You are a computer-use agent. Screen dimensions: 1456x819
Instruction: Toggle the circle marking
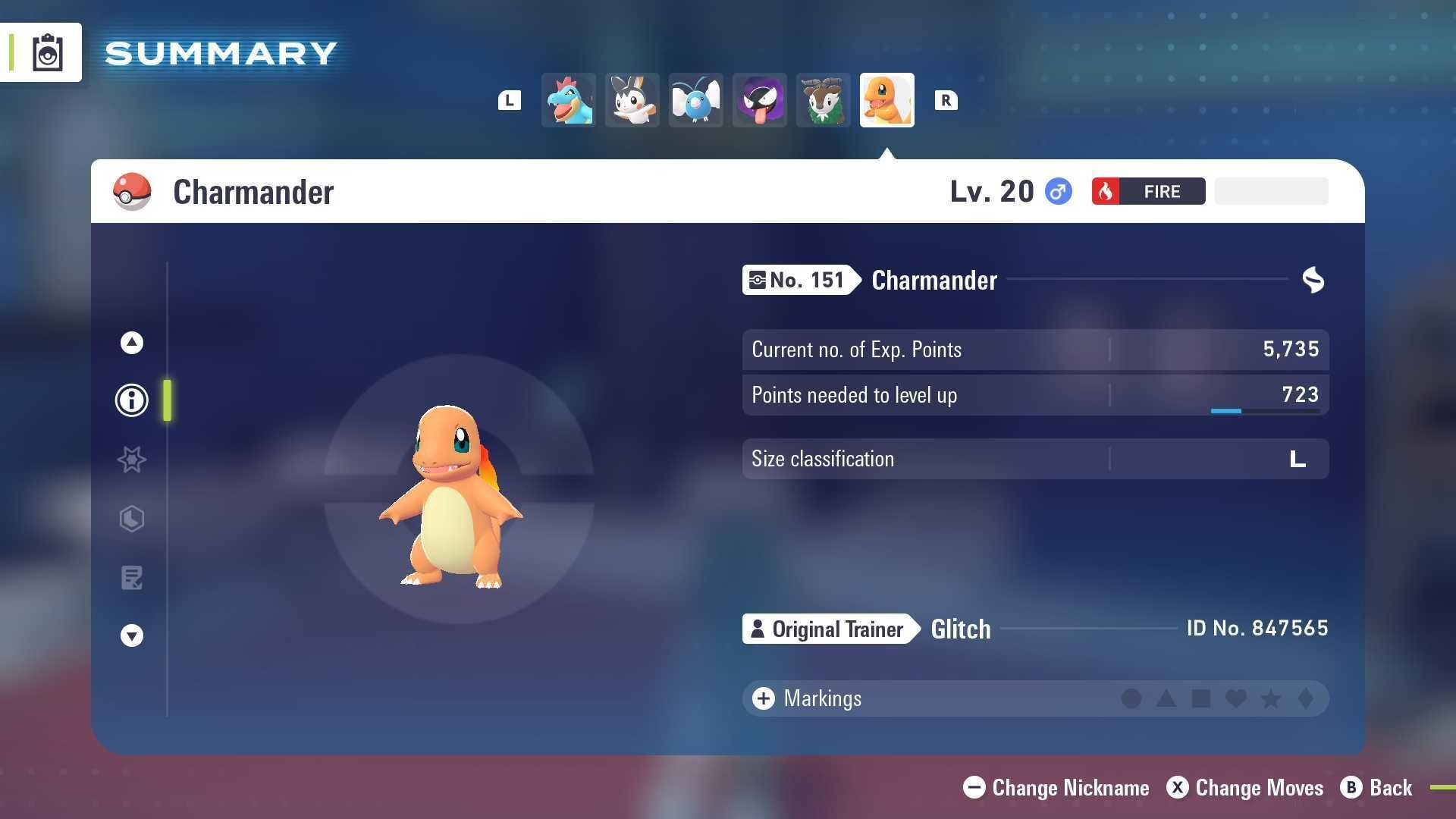pos(1131,698)
